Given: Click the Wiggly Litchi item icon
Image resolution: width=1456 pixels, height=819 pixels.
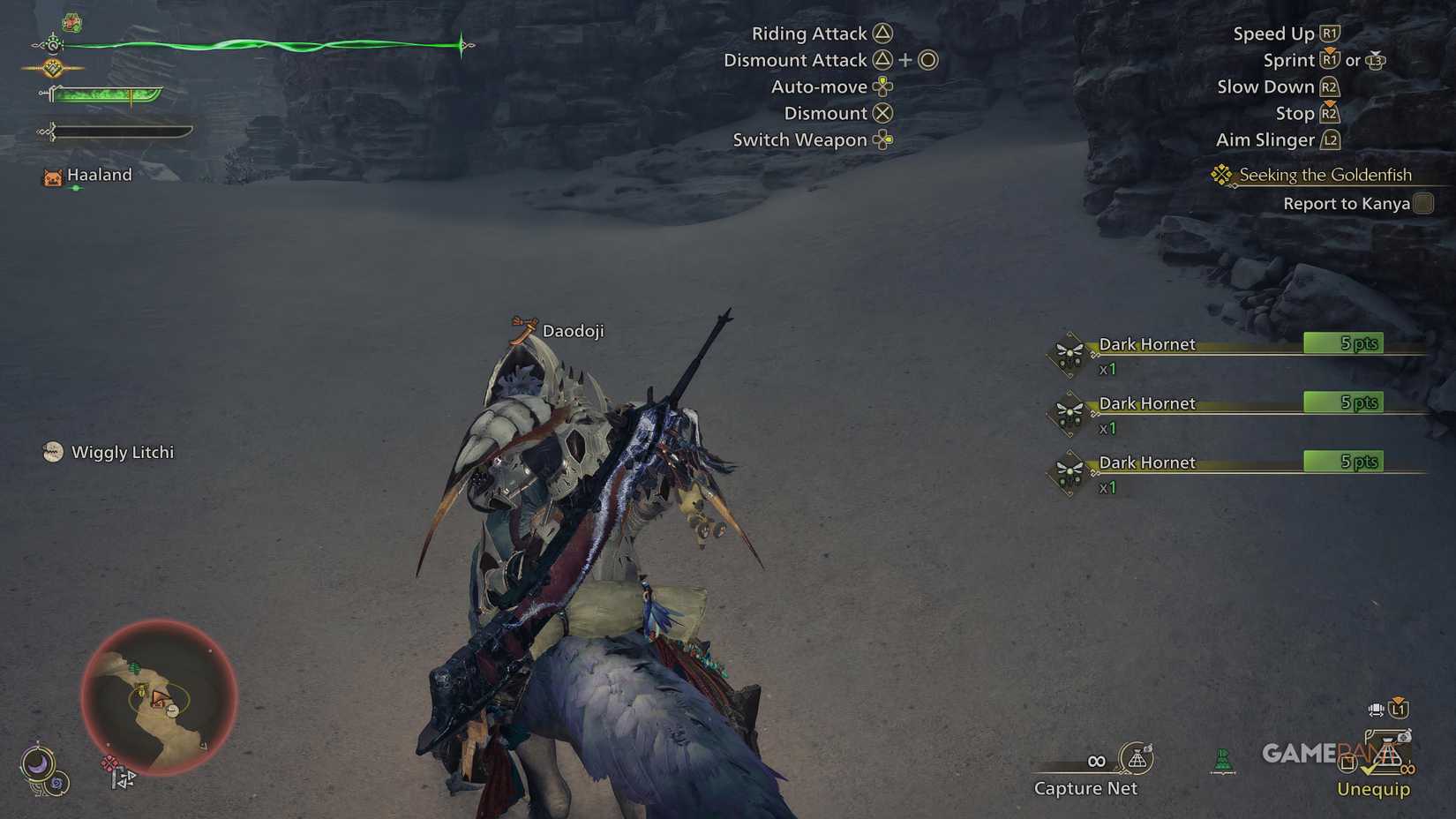Looking at the screenshot, I should click(x=53, y=451).
